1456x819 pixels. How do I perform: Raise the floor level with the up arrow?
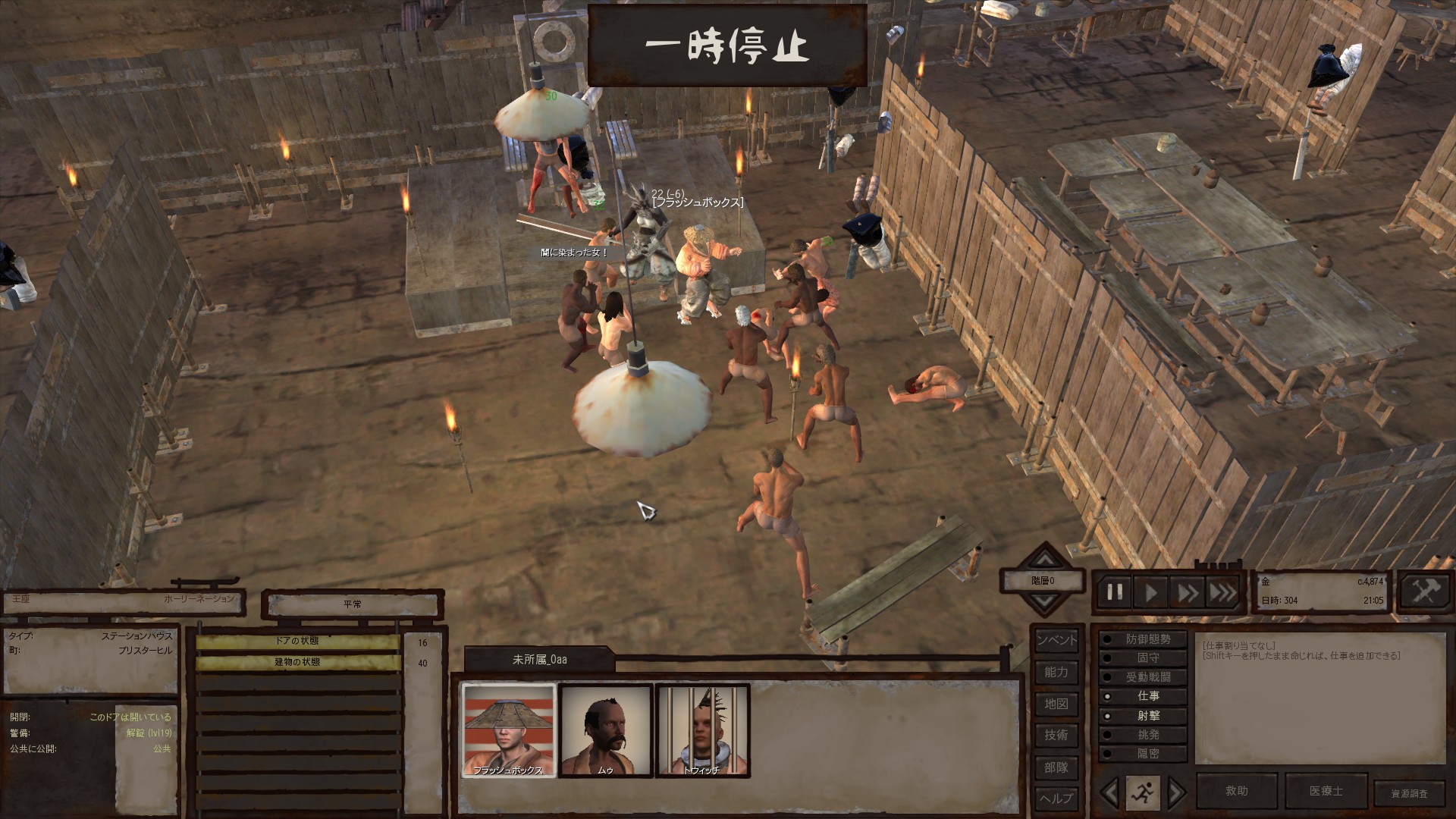coord(1045,560)
